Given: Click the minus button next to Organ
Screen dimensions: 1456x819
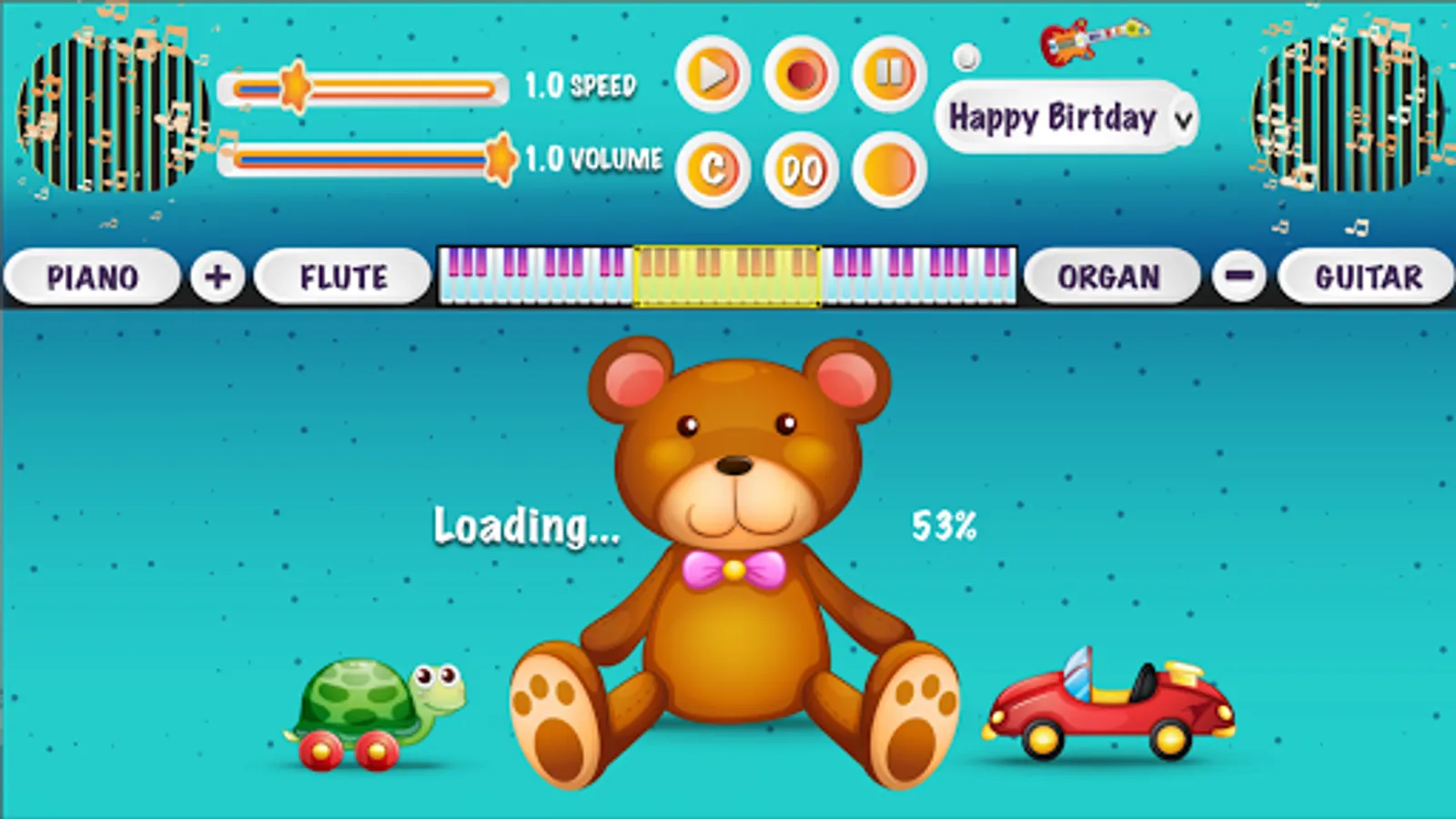Looking at the screenshot, I should (x=1238, y=277).
